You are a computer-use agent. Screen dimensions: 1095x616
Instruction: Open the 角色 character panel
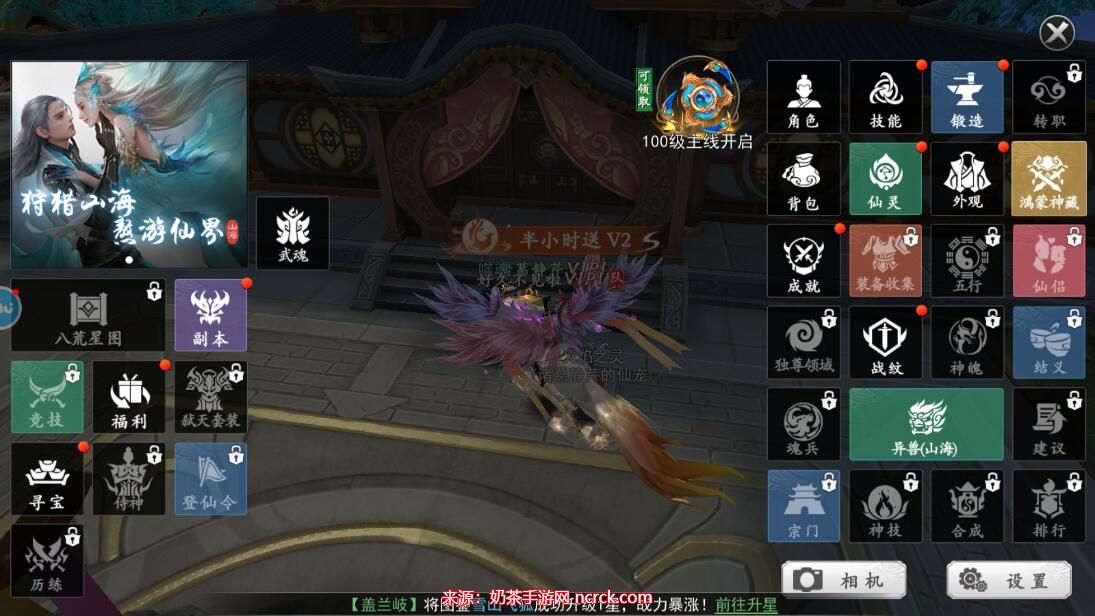803,97
